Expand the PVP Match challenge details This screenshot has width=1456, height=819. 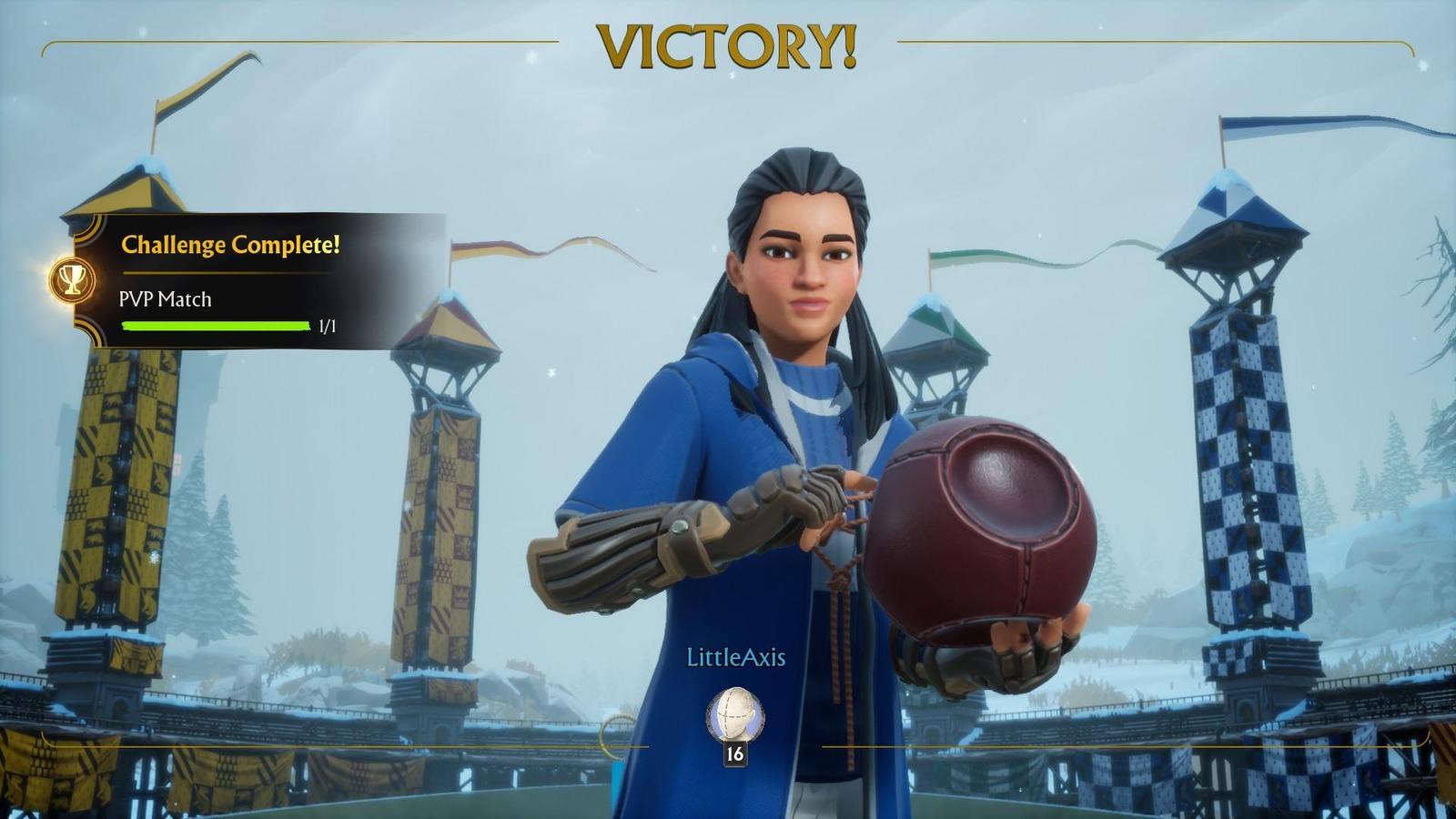tap(164, 300)
